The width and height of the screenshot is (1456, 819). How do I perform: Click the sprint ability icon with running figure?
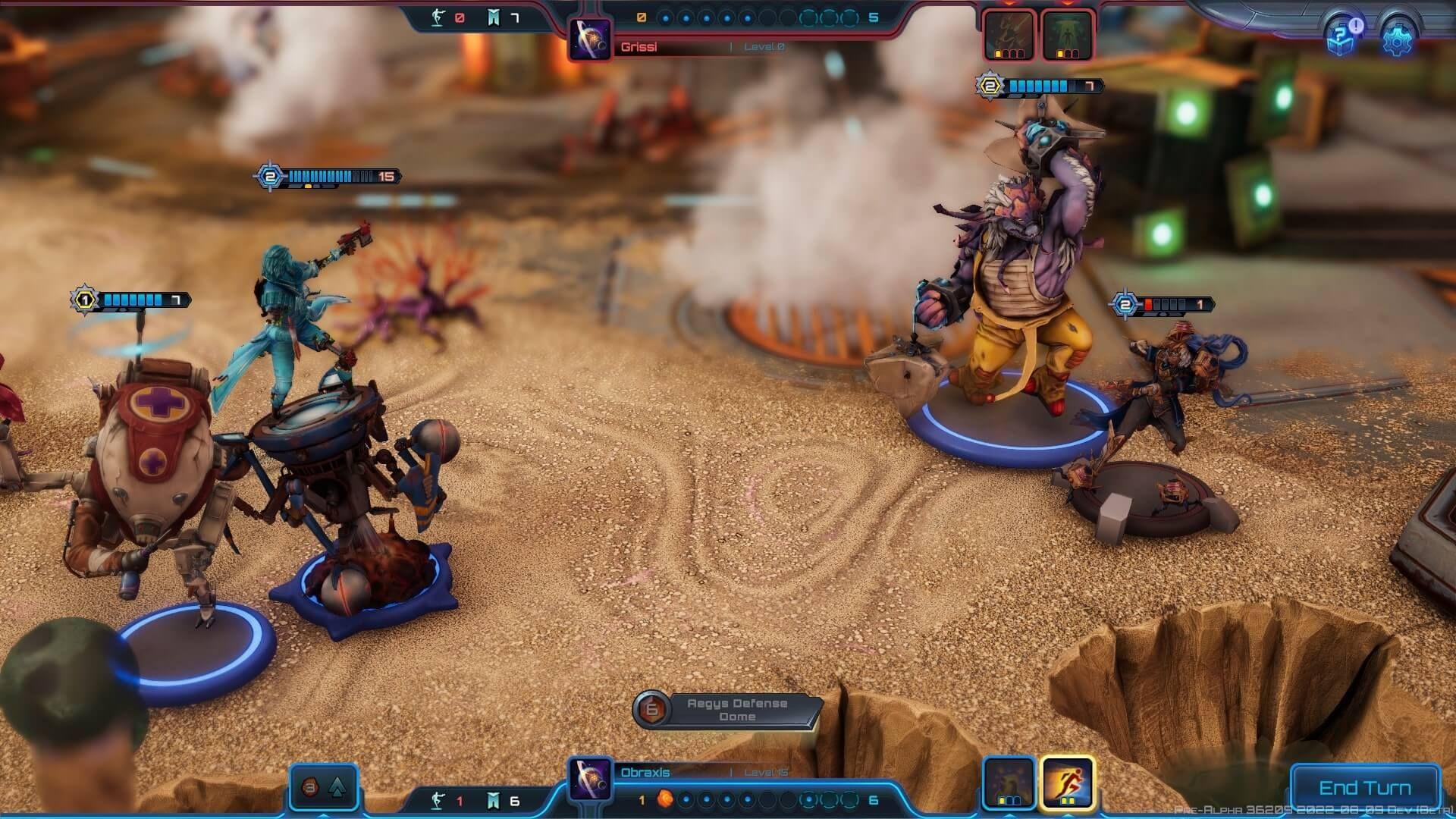1068,781
